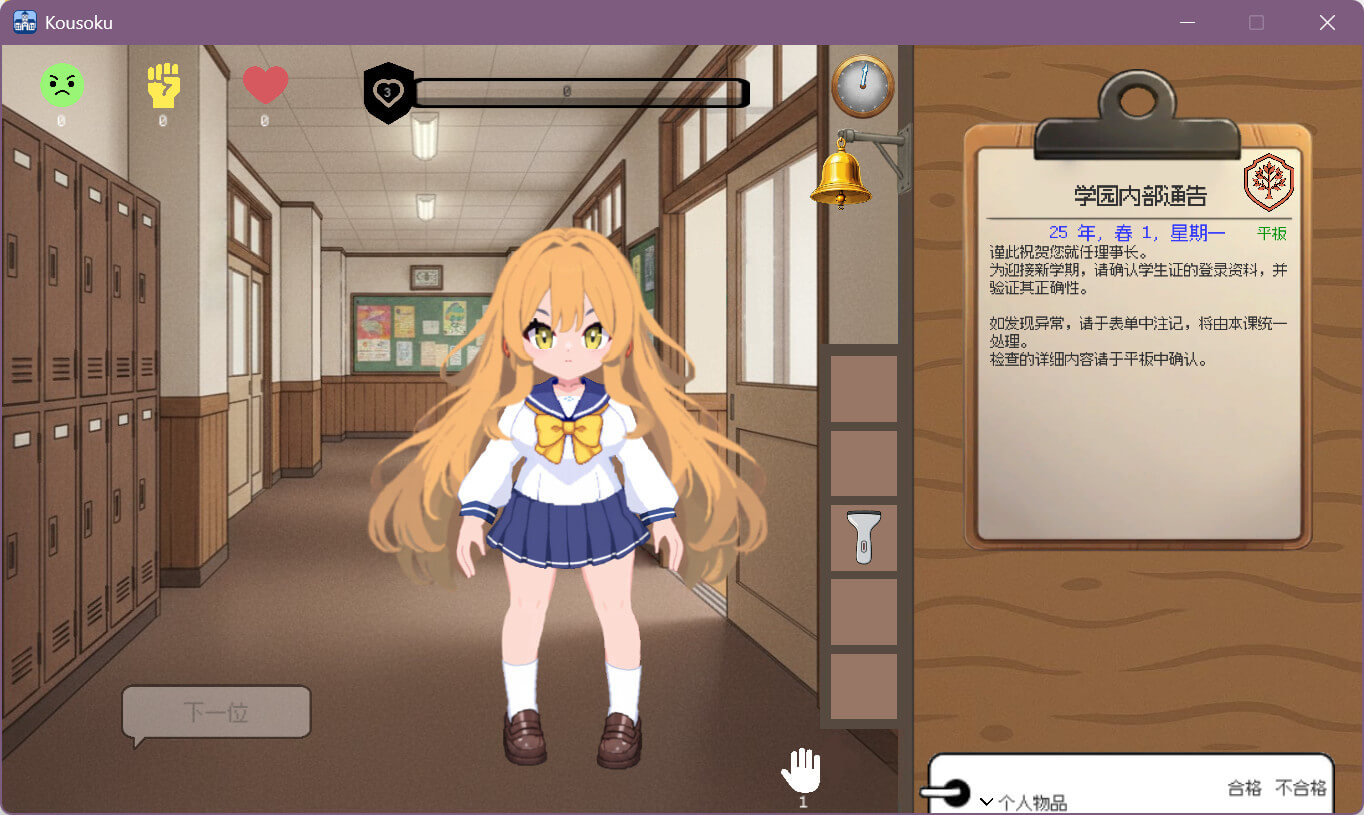
Task: Mark the student as 合格
Action: pos(1244,788)
